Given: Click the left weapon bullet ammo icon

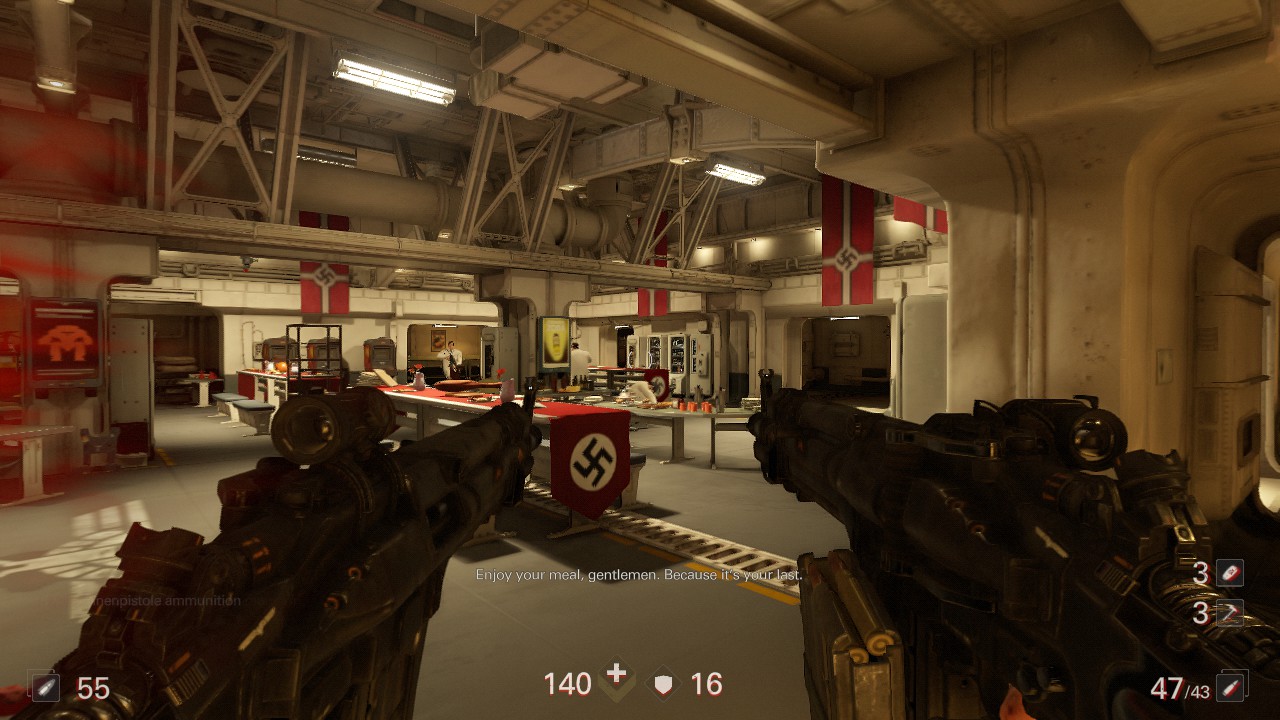Looking at the screenshot, I should [x=46, y=687].
